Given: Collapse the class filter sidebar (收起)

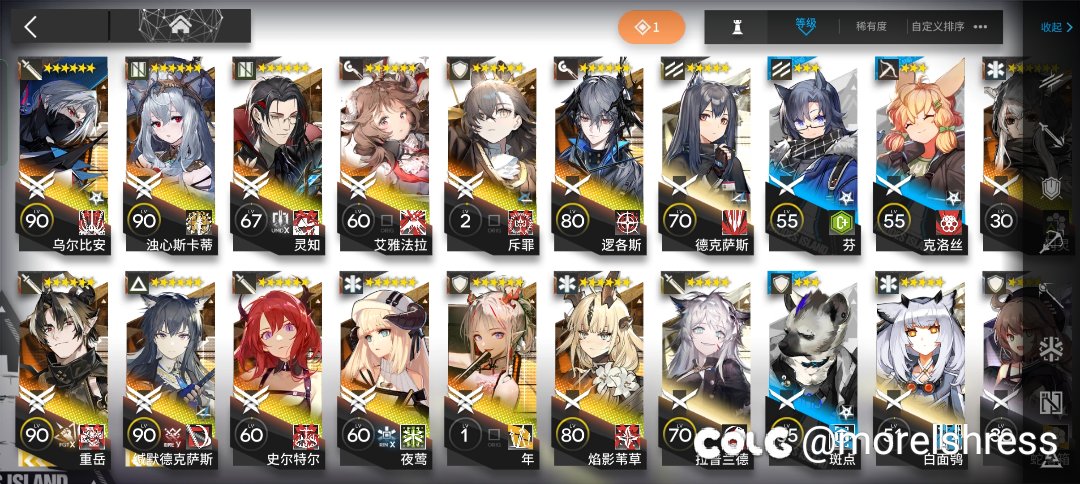Looking at the screenshot, I should 1055,27.
